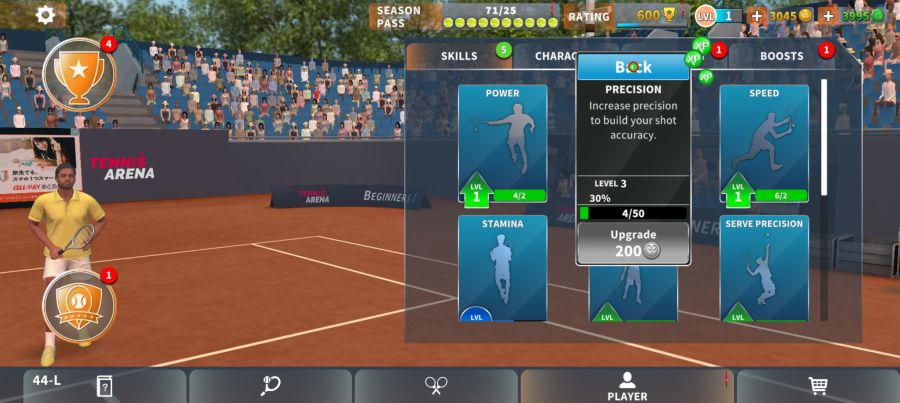Switch to the Boosts tab
The height and width of the screenshot is (403, 900).
click(782, 56)
